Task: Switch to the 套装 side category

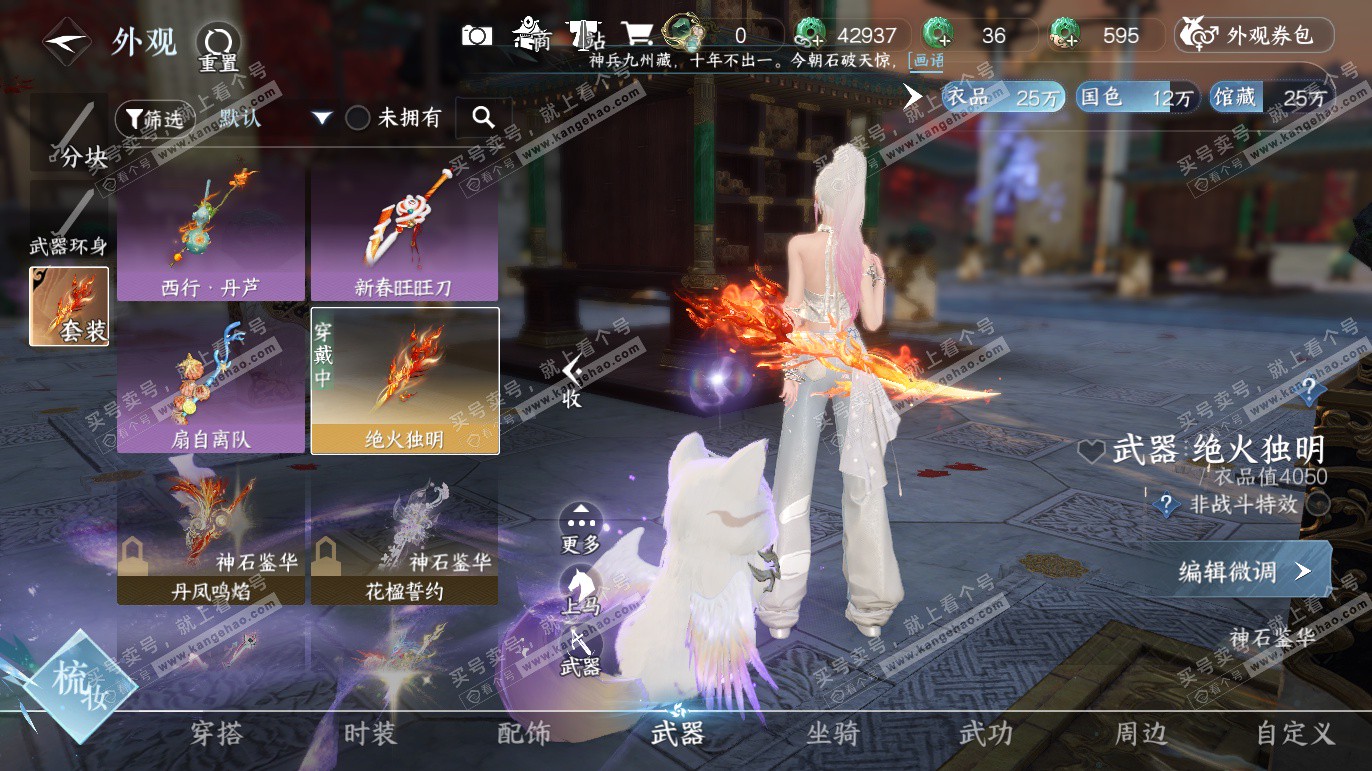Action: (69, 306)
